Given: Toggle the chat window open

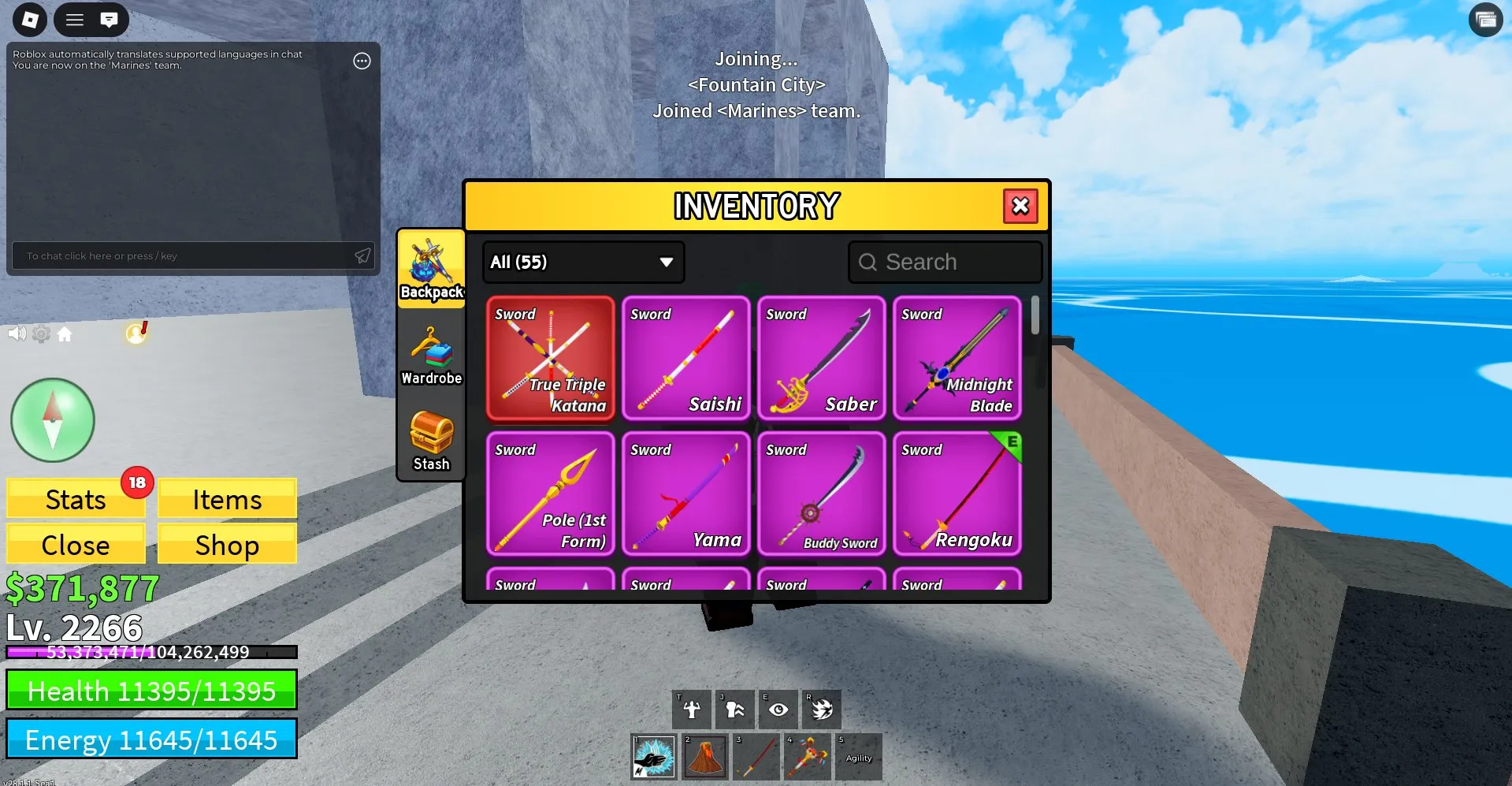Looking at the screenshot, I should [x=109, y=19].
